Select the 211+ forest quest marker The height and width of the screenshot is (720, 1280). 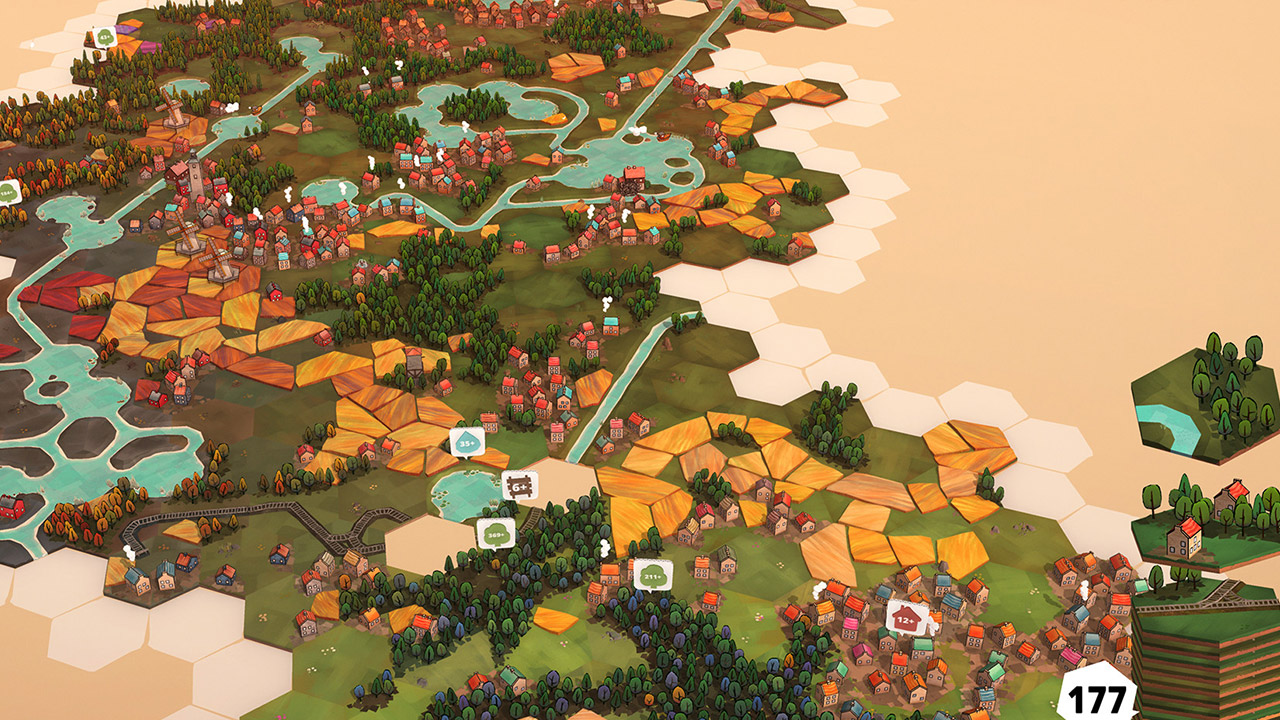coord(652,574)
